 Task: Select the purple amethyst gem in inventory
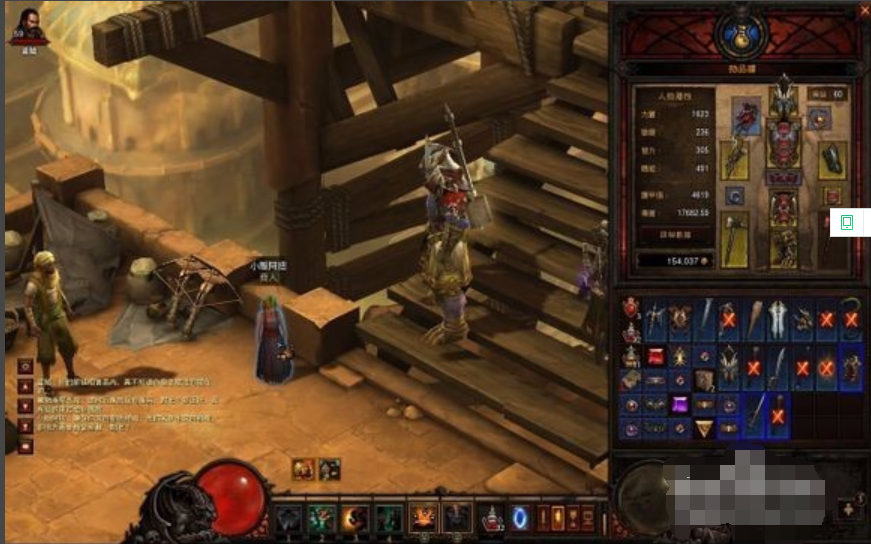click(x=680, y=406)
